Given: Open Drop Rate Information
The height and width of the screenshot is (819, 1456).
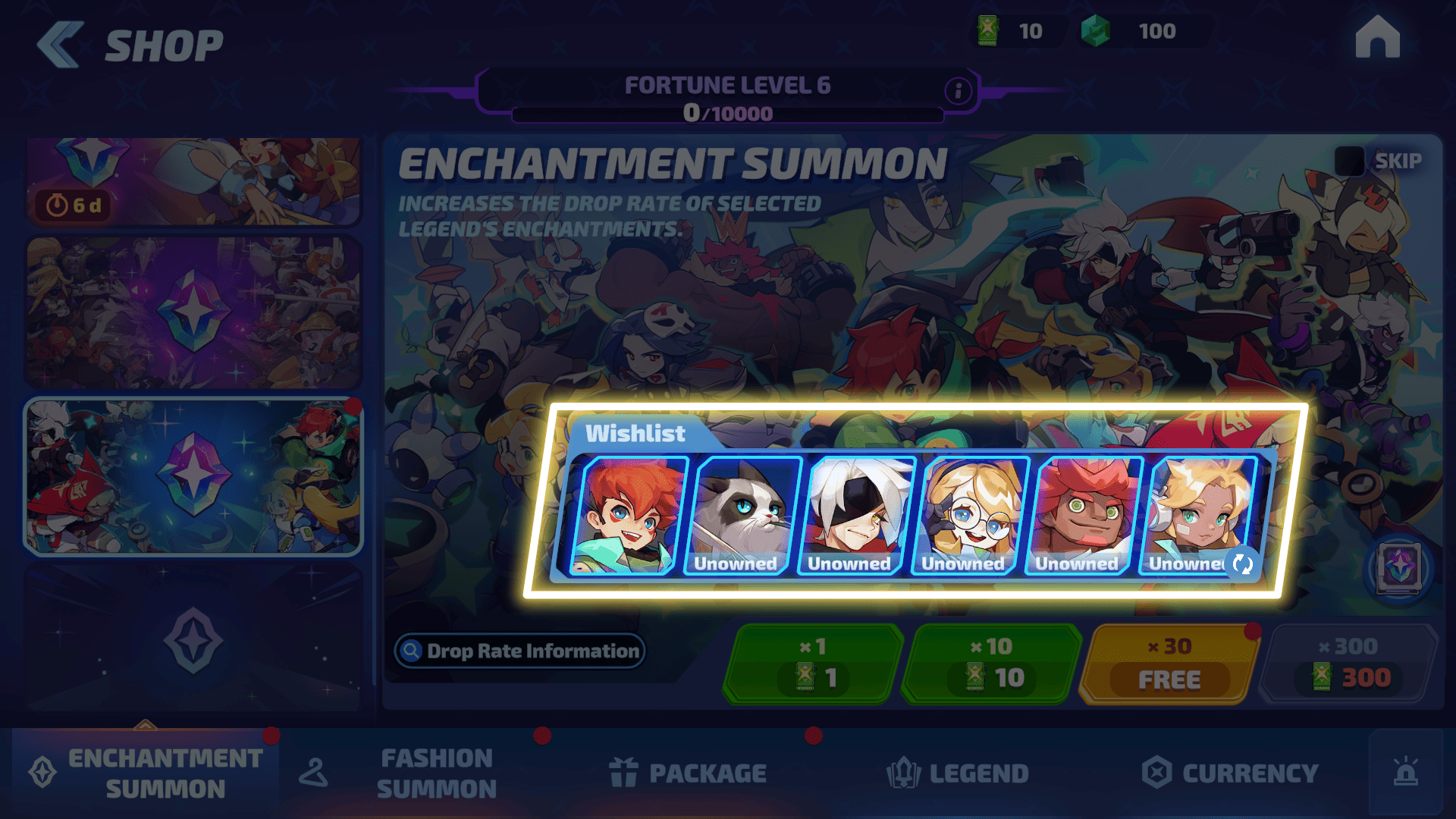Looking at the screenshot, I should coord(520,651).
